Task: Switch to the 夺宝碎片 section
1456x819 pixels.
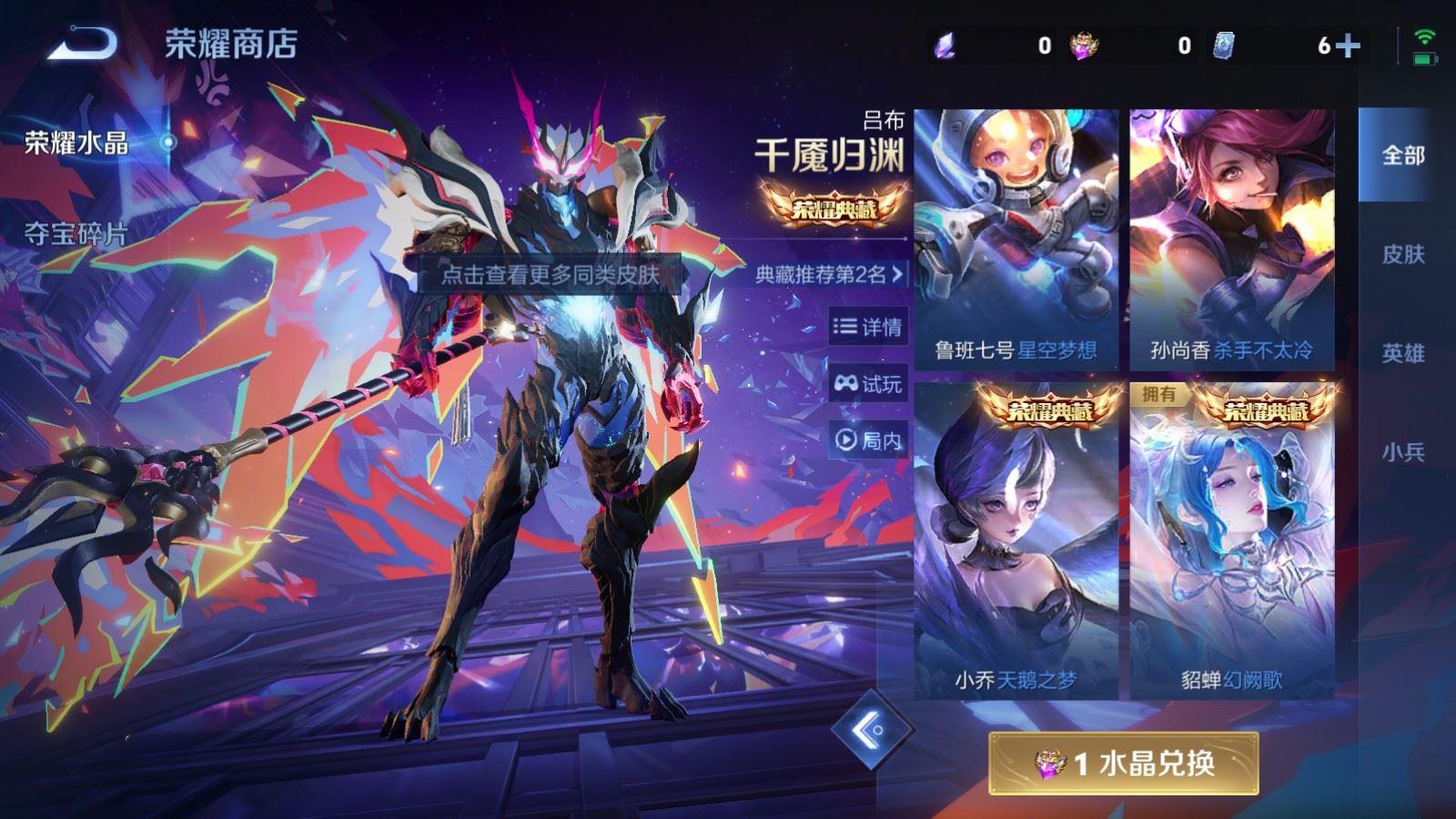Action: [x=76, y=235]
